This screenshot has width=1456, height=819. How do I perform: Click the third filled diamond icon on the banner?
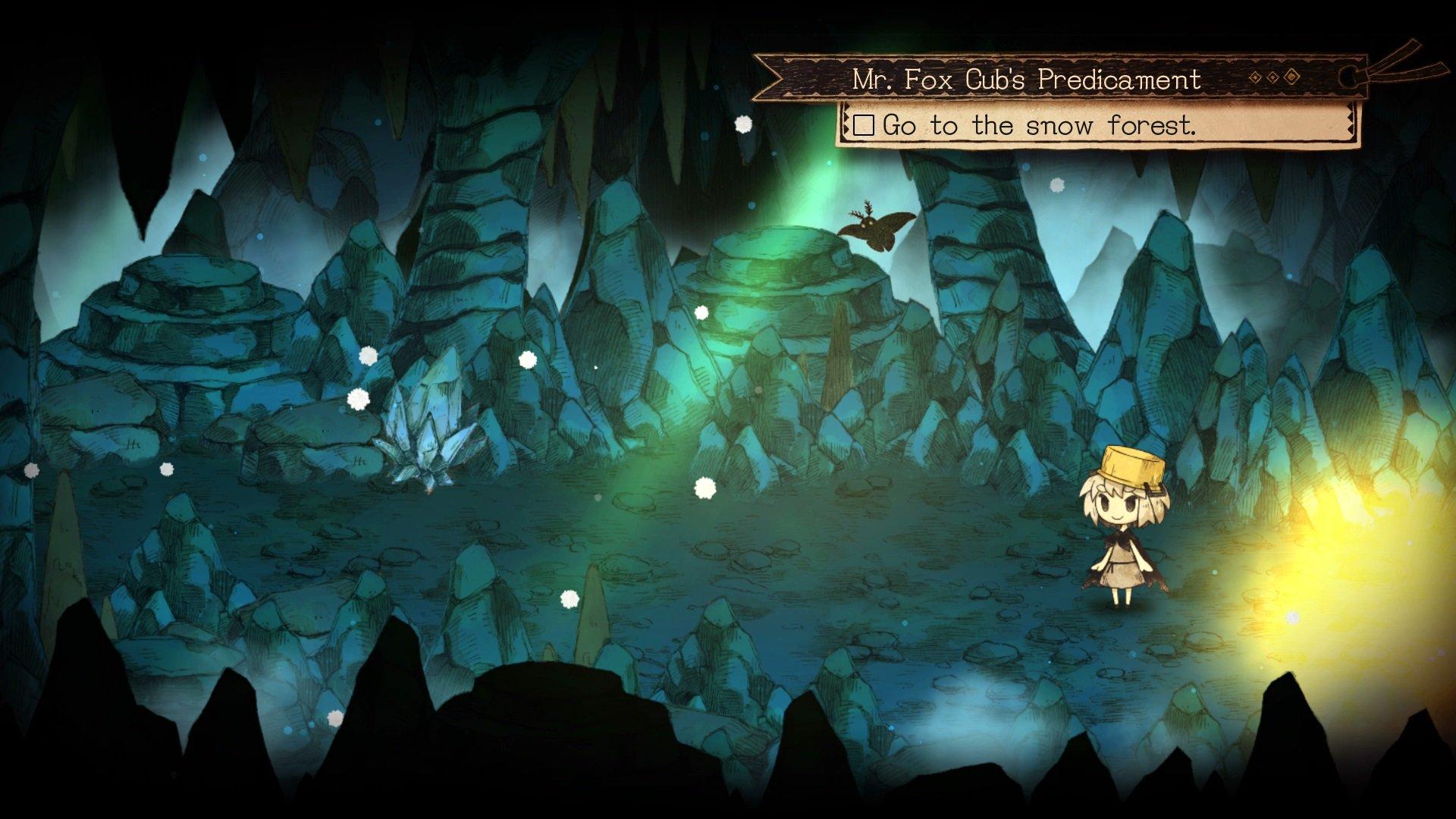coord(1291,76)
